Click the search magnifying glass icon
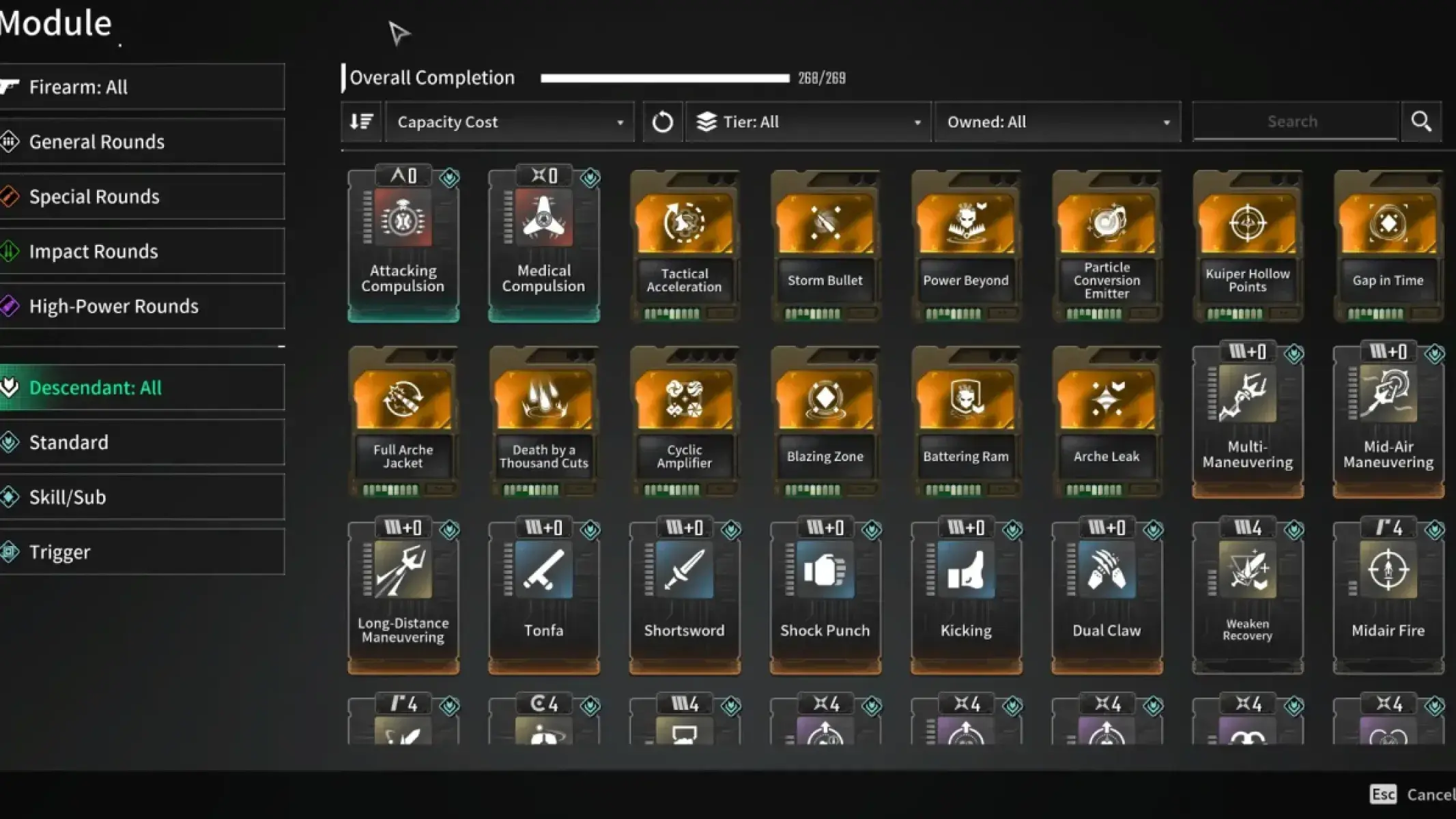Viewport: 1456px width, 819px height. coord(1421,121)
